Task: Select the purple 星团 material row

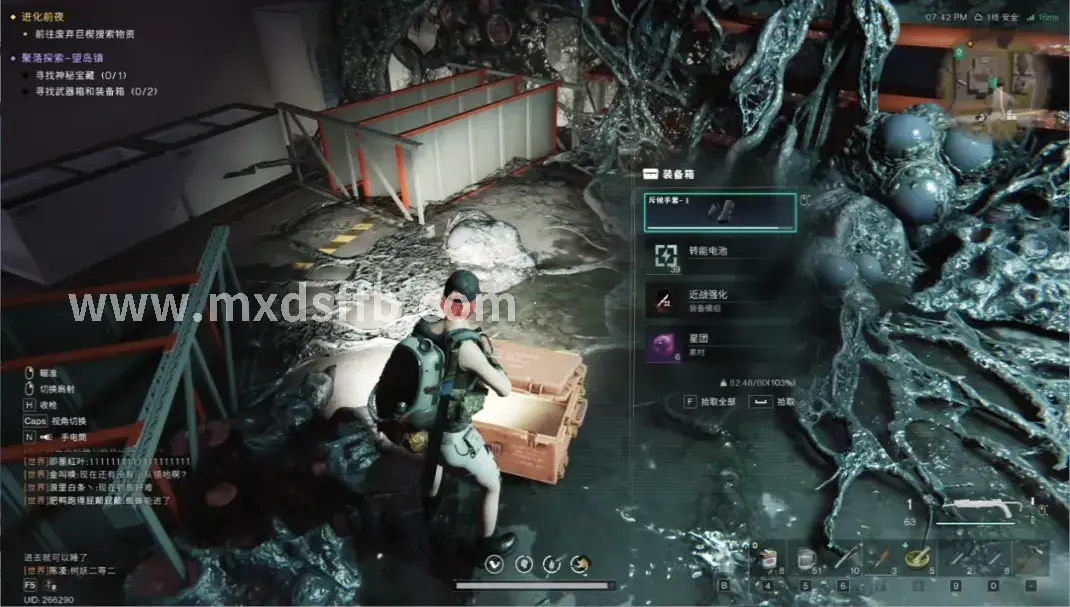Action: click(x=720, y=344)
